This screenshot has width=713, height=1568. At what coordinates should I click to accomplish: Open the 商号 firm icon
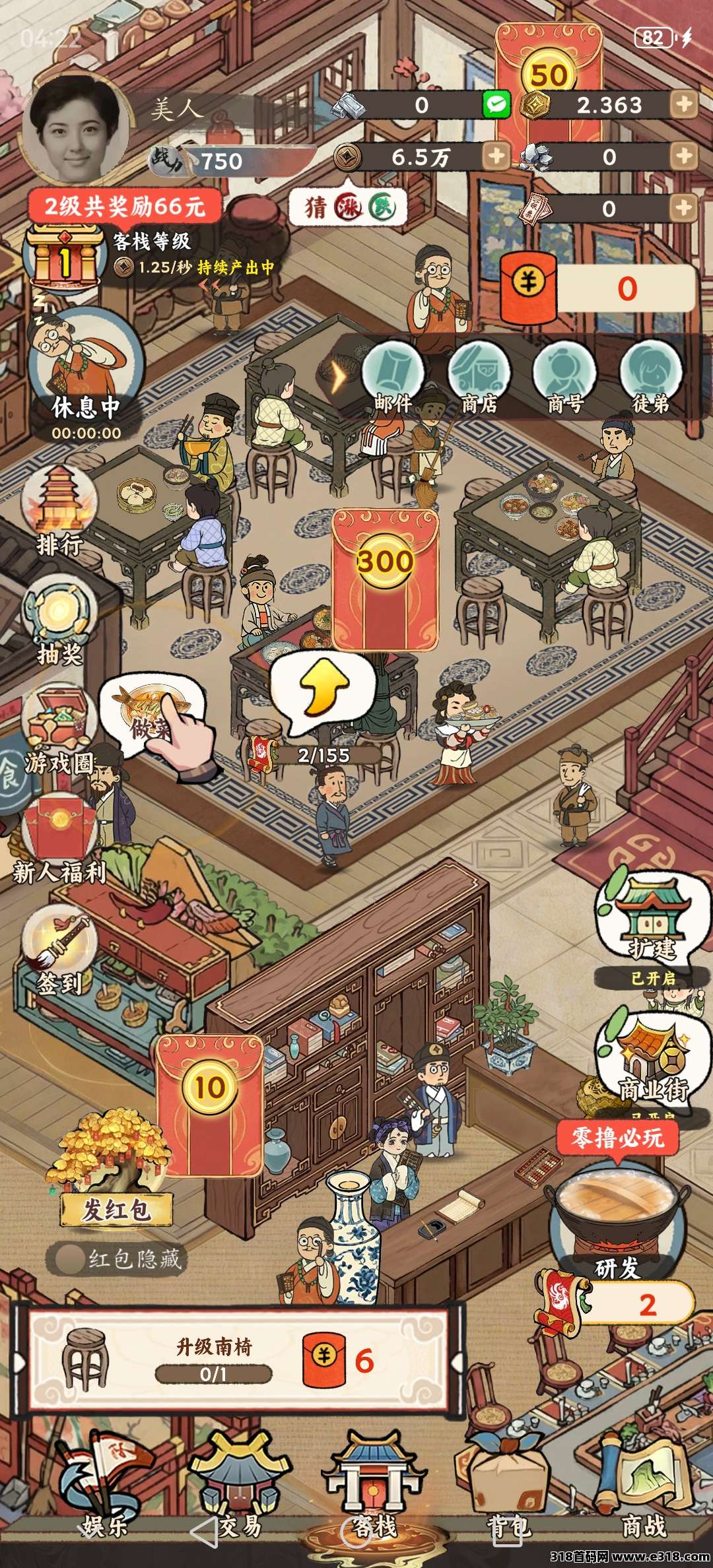[564, 376]
